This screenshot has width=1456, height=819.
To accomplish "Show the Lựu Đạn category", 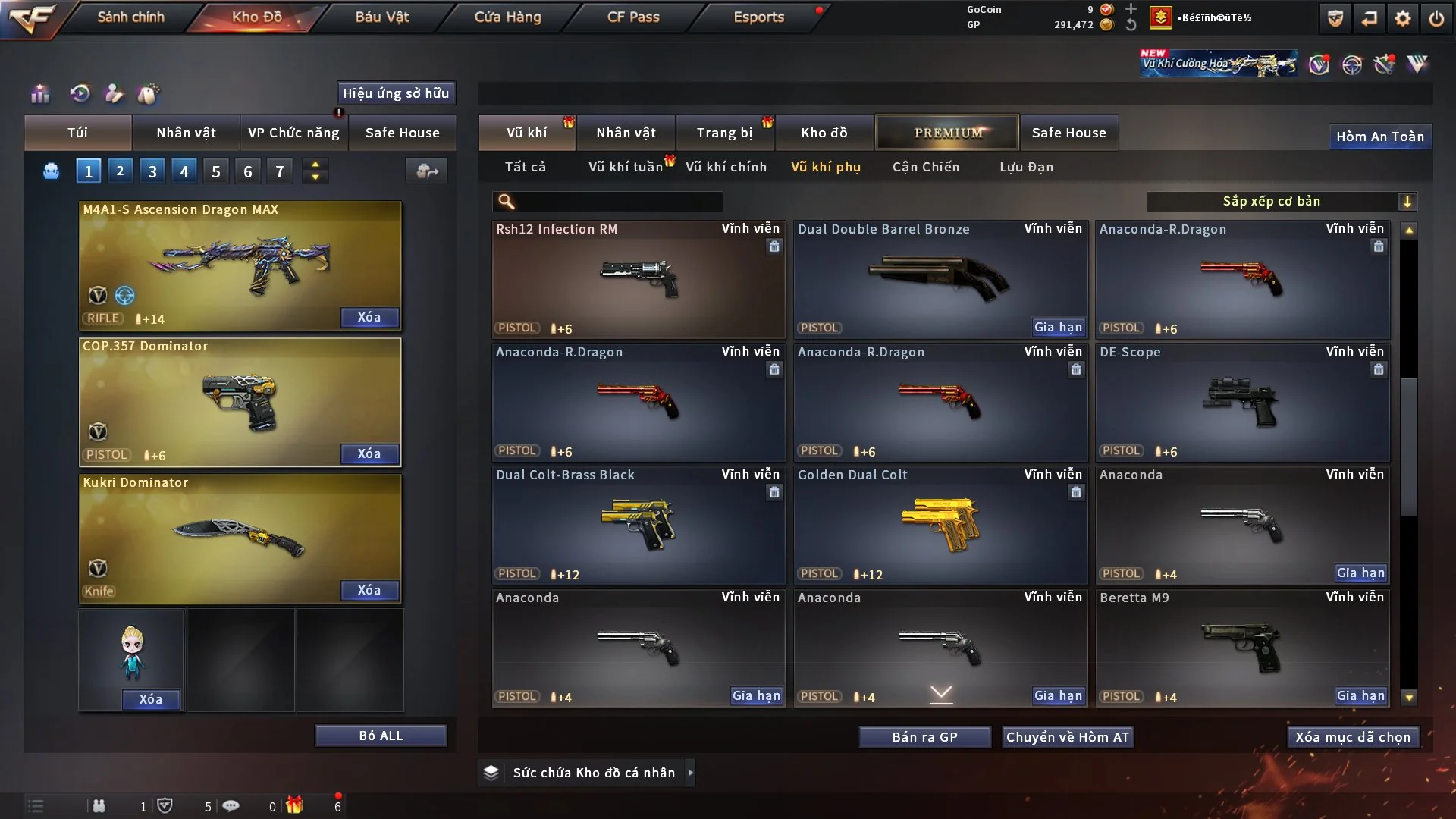I will click(x=1026, y=167).
